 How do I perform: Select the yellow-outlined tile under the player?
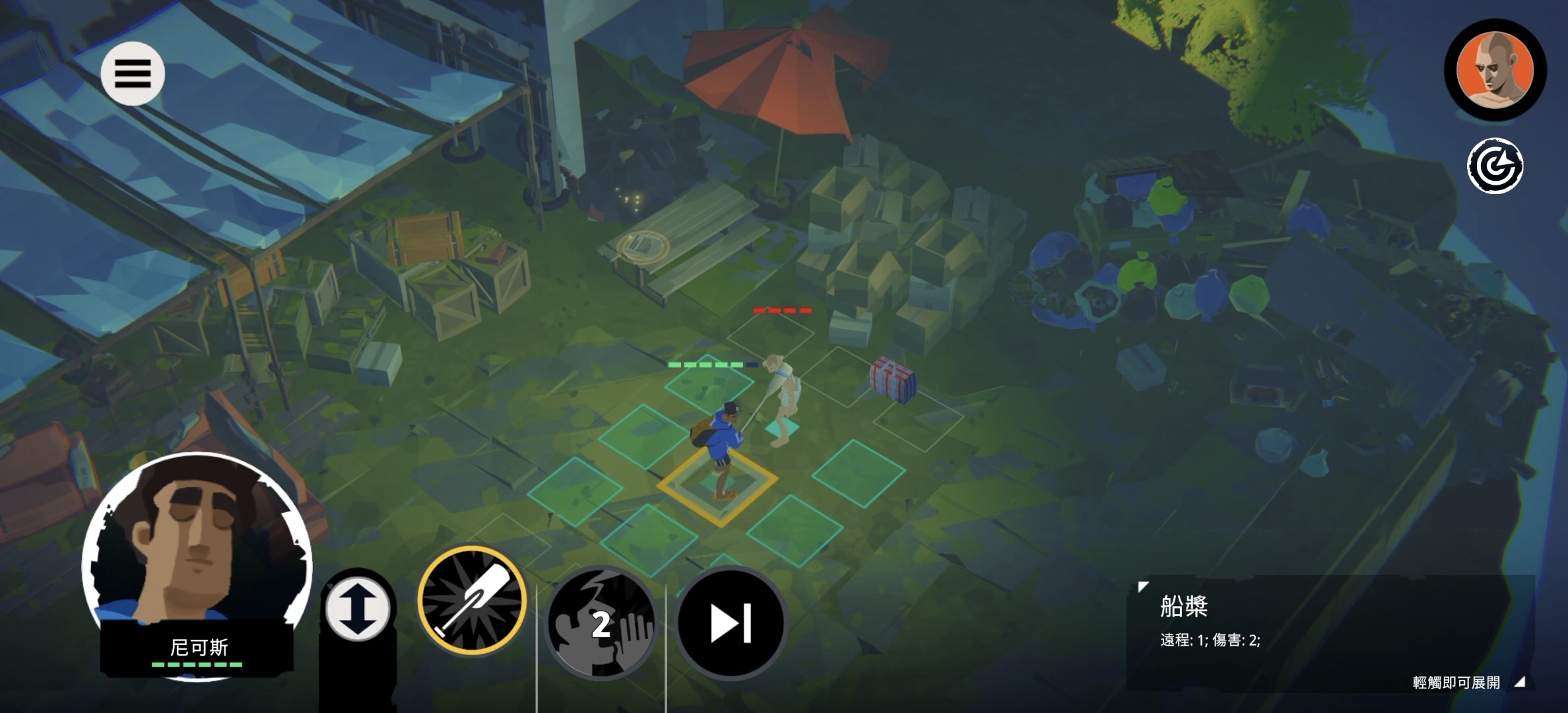coord(718,485)
